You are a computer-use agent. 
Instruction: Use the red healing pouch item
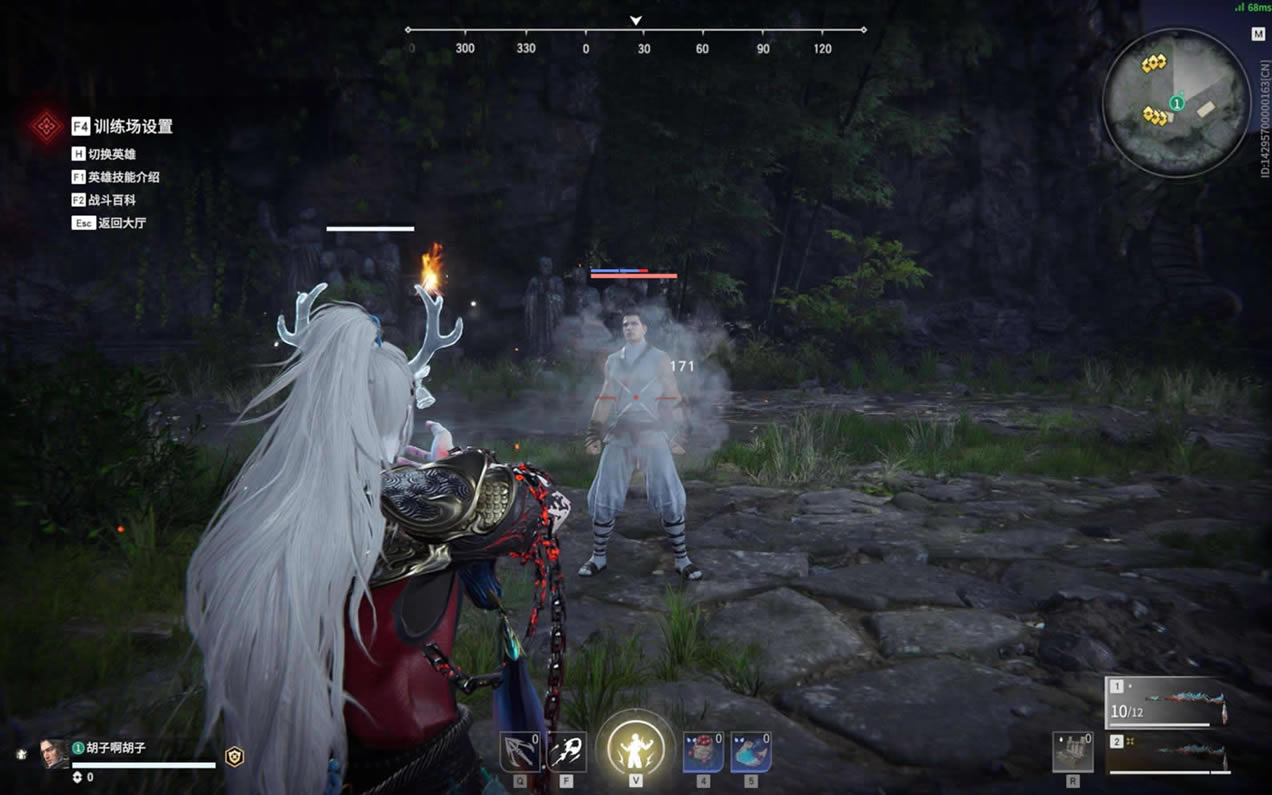point(703,752)
